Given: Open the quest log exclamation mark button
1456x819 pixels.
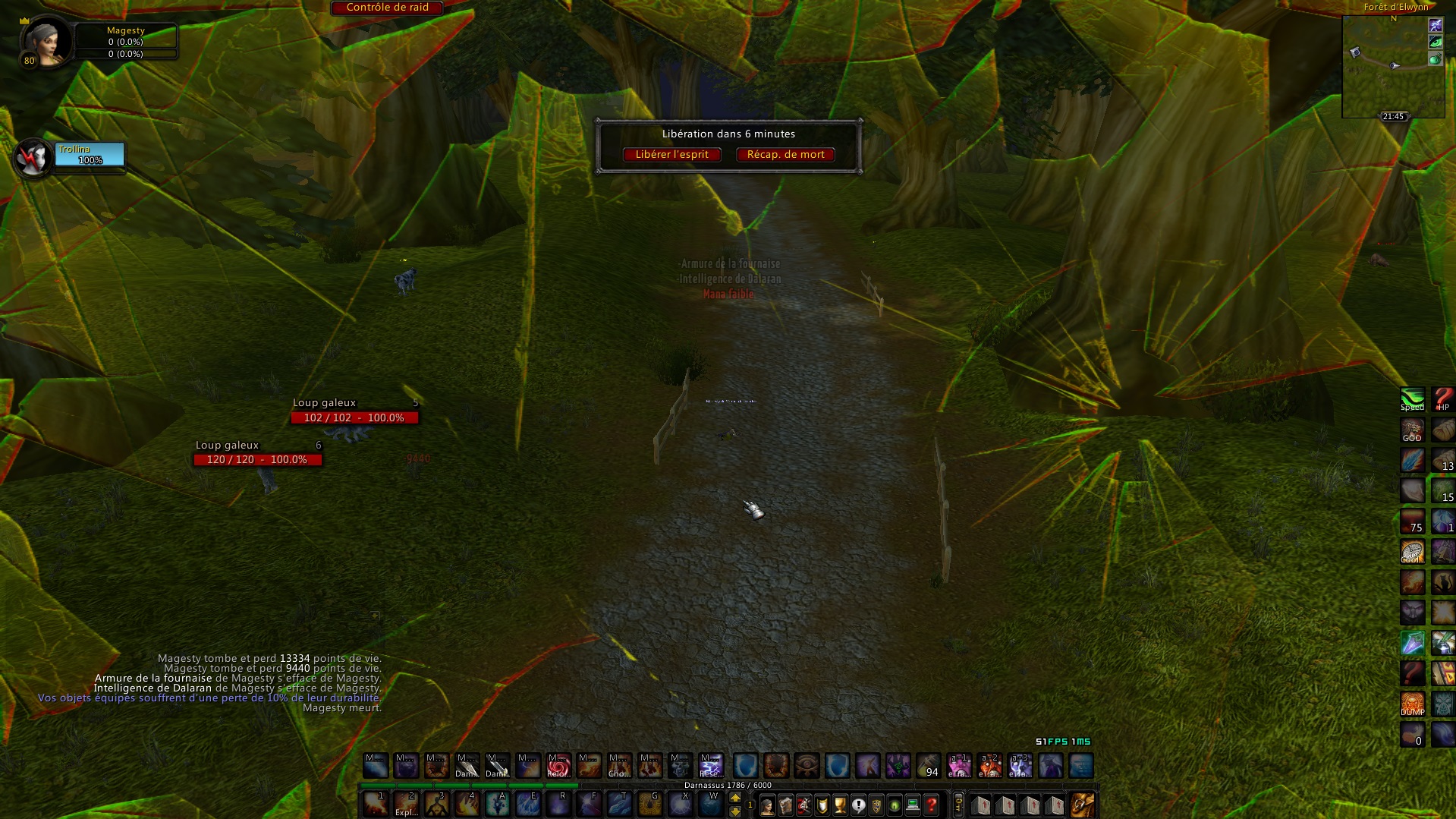Looking at the screenshot, I should (858, 805).
